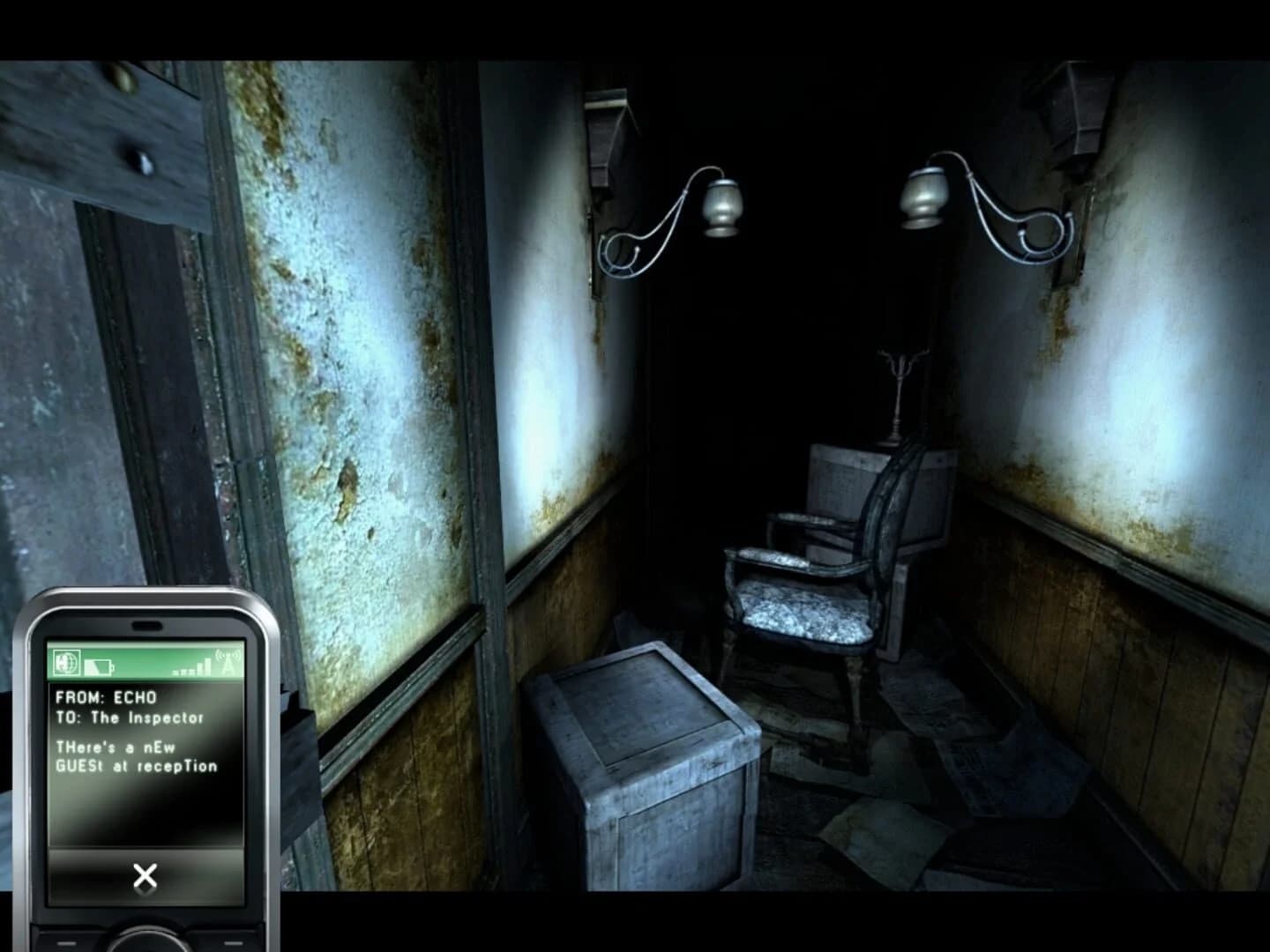Dismiss the text message with the X button

[147, 874]
